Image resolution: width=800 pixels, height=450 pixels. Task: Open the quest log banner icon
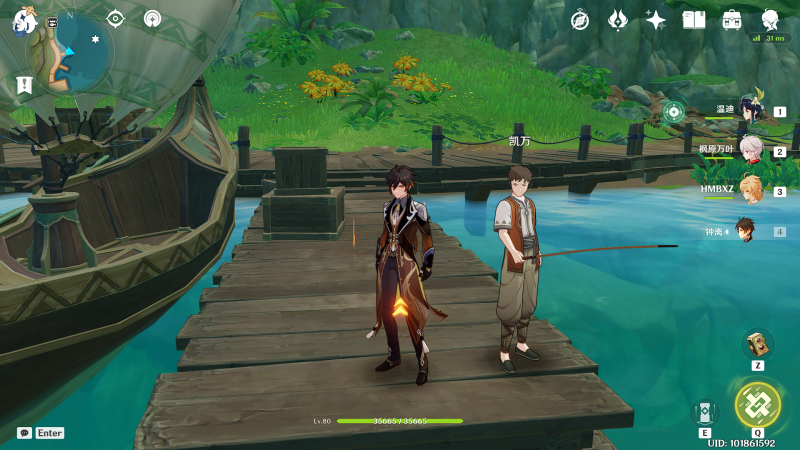pyautogui.click(x=24, y=86)
